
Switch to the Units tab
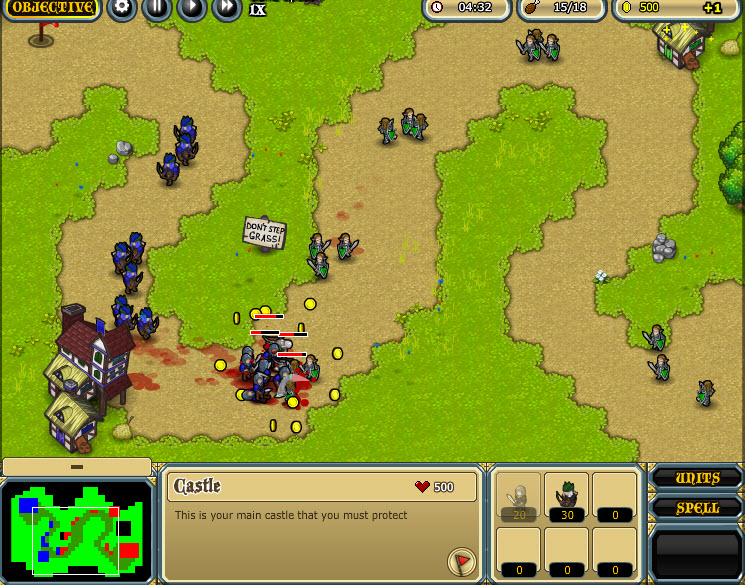pos(697,478)
